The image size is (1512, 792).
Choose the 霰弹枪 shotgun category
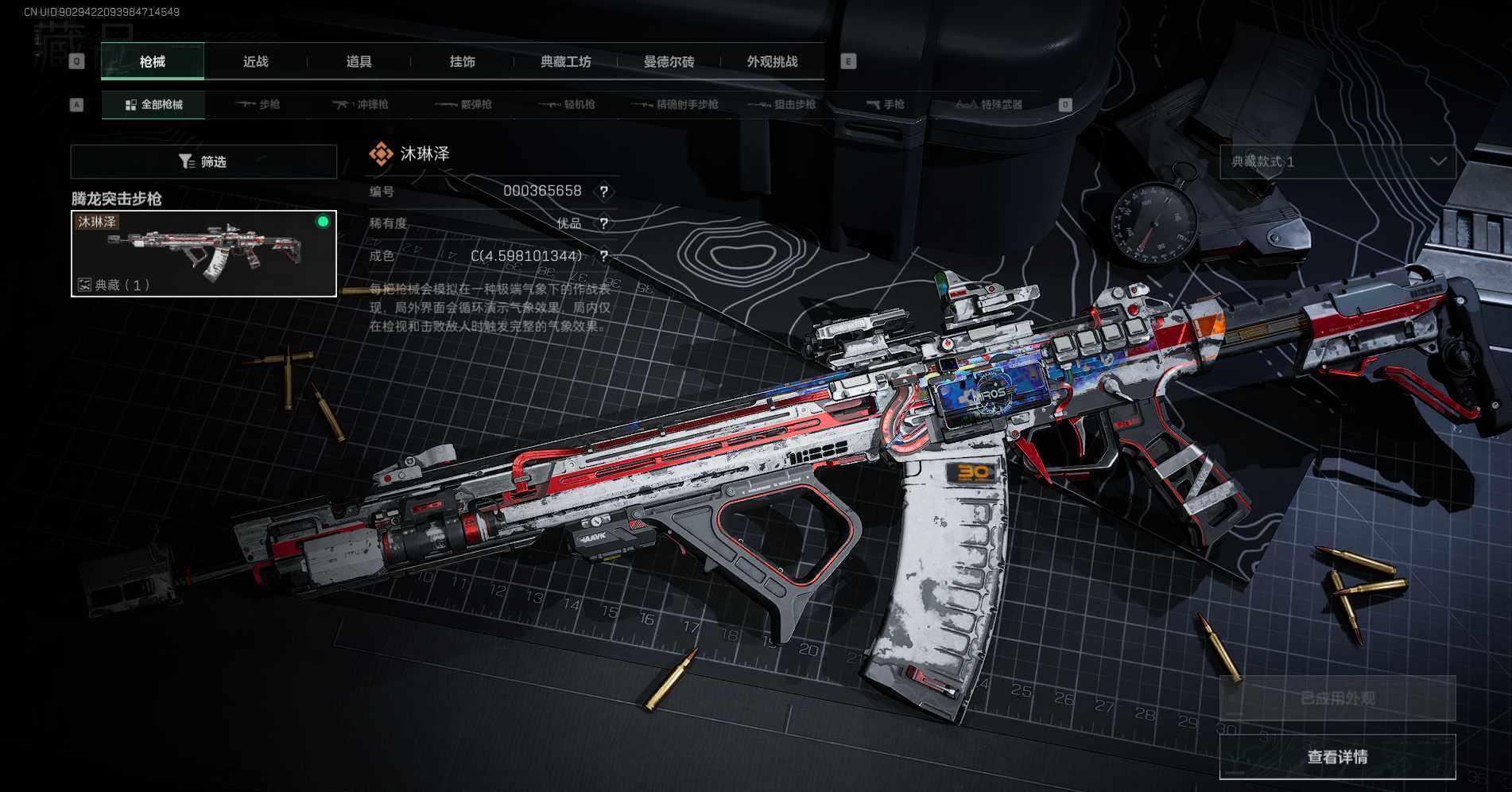point(463,105)
